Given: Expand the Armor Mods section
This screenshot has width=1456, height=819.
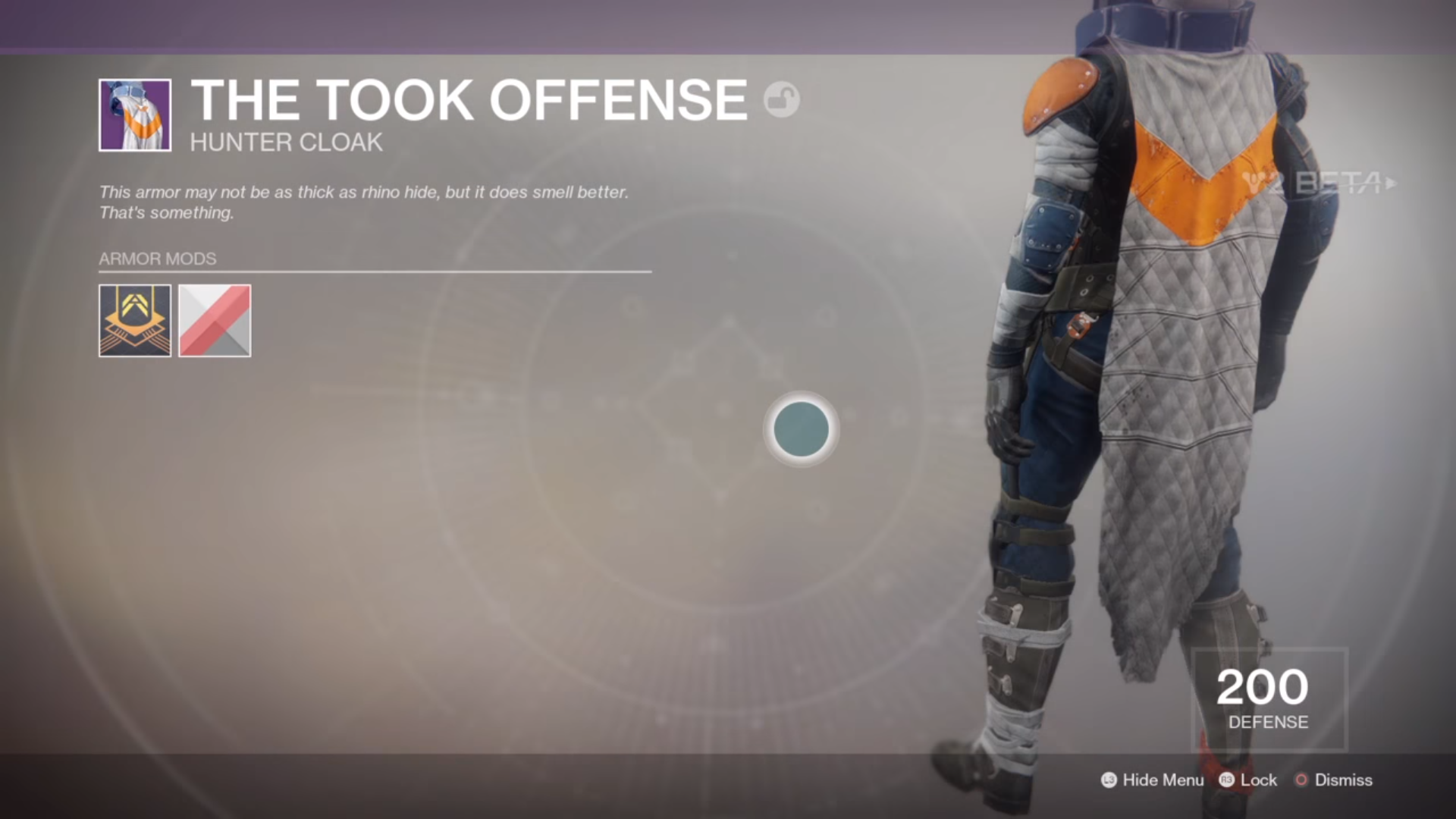Looking at the screenshot, I should 157,259.
